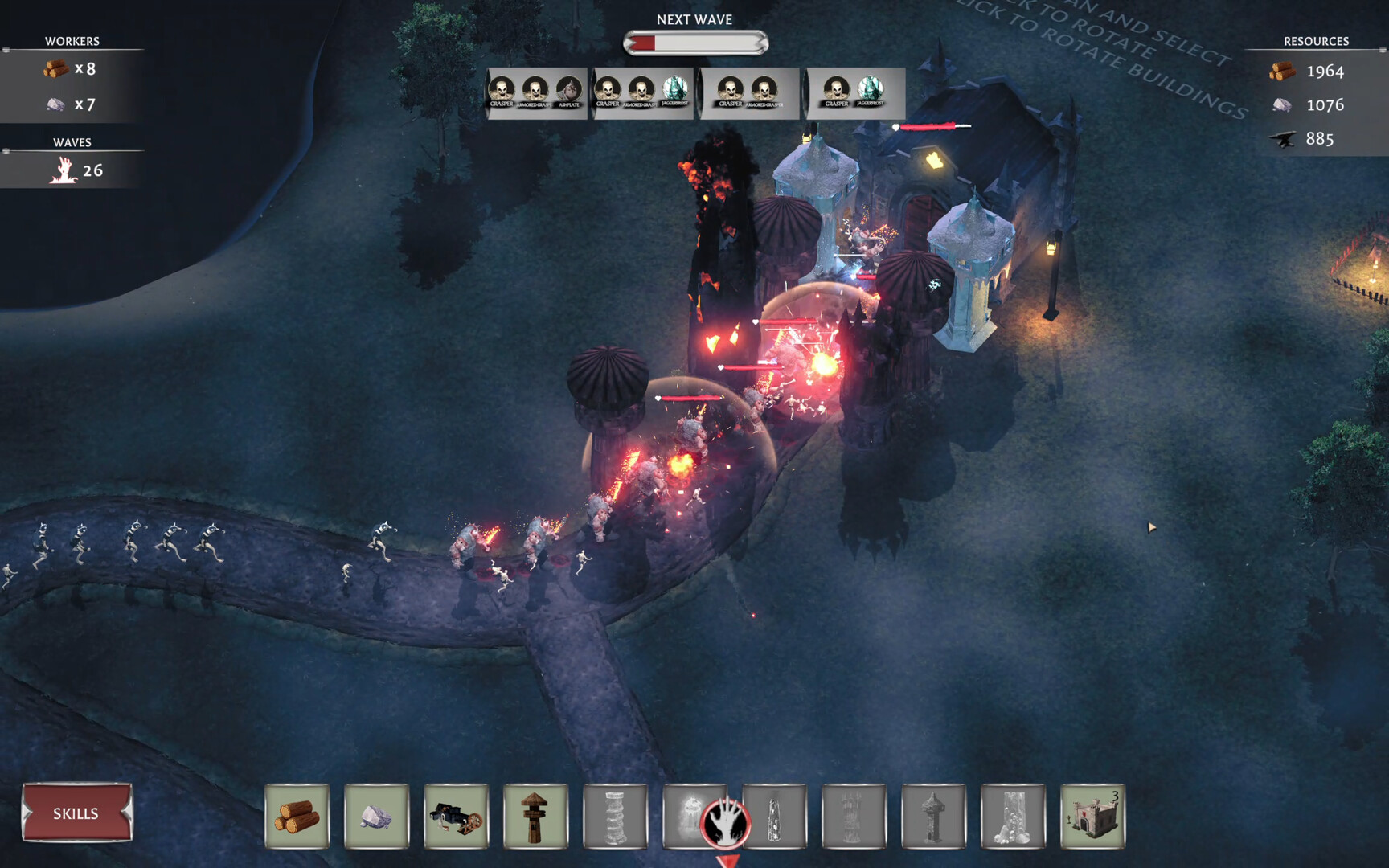
Task: Inspect the Ashplate enemy icon in wave preview
Action: click(569, 91)
